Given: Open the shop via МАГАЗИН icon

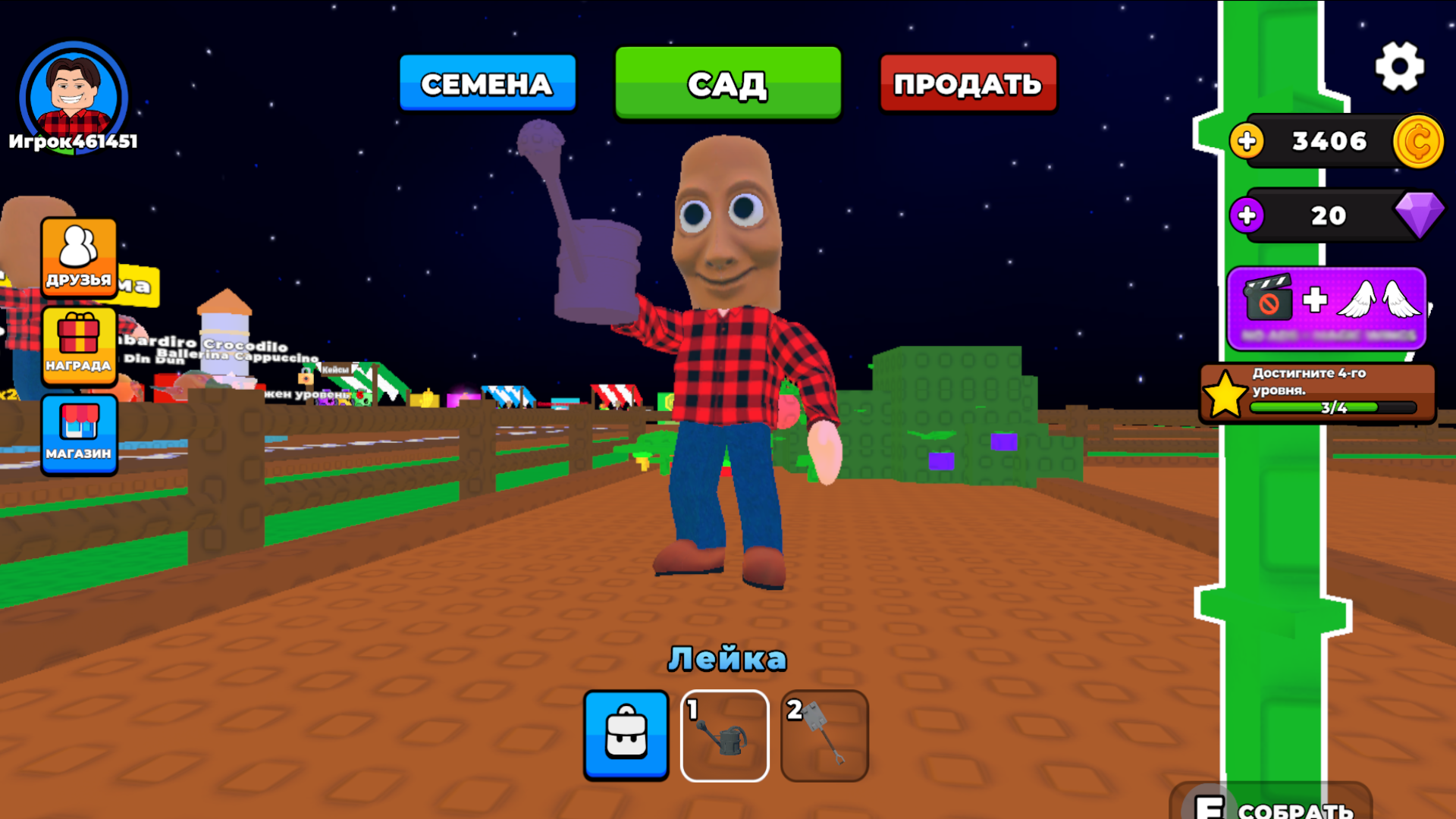Looking at the screenshot, I should coord(79,434).
